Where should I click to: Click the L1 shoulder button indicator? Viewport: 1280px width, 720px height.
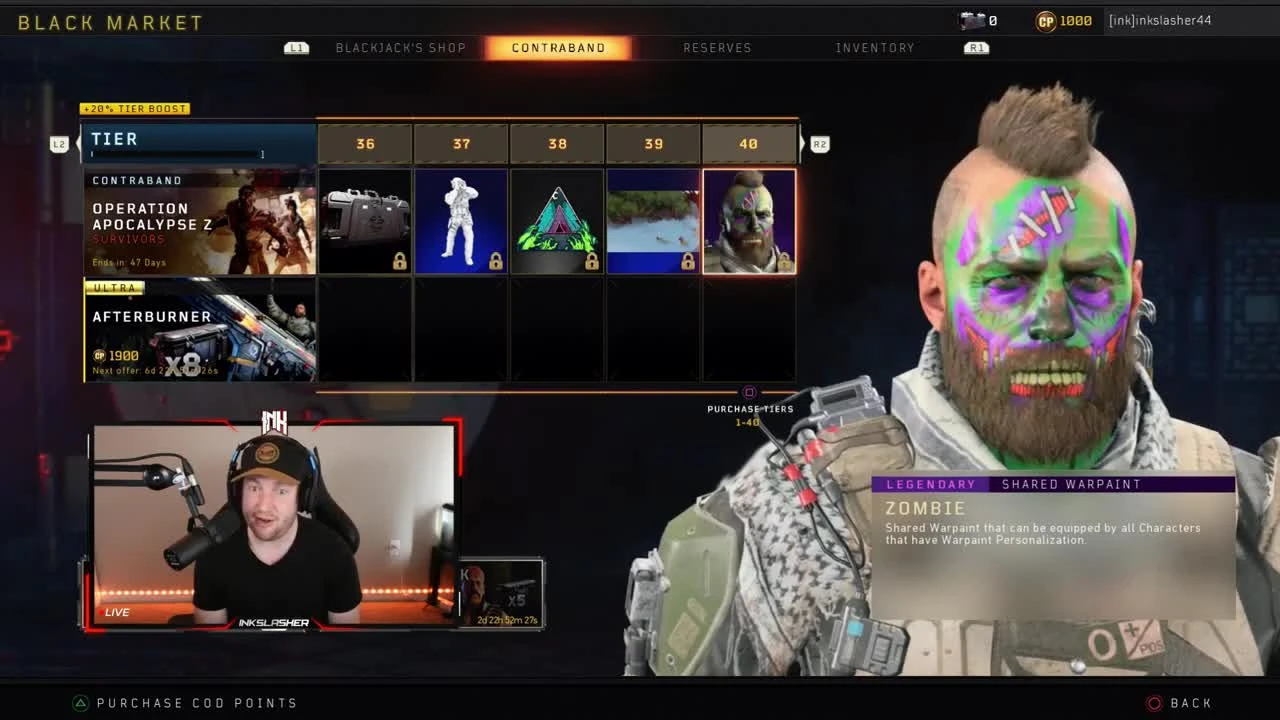click(296, 47)
